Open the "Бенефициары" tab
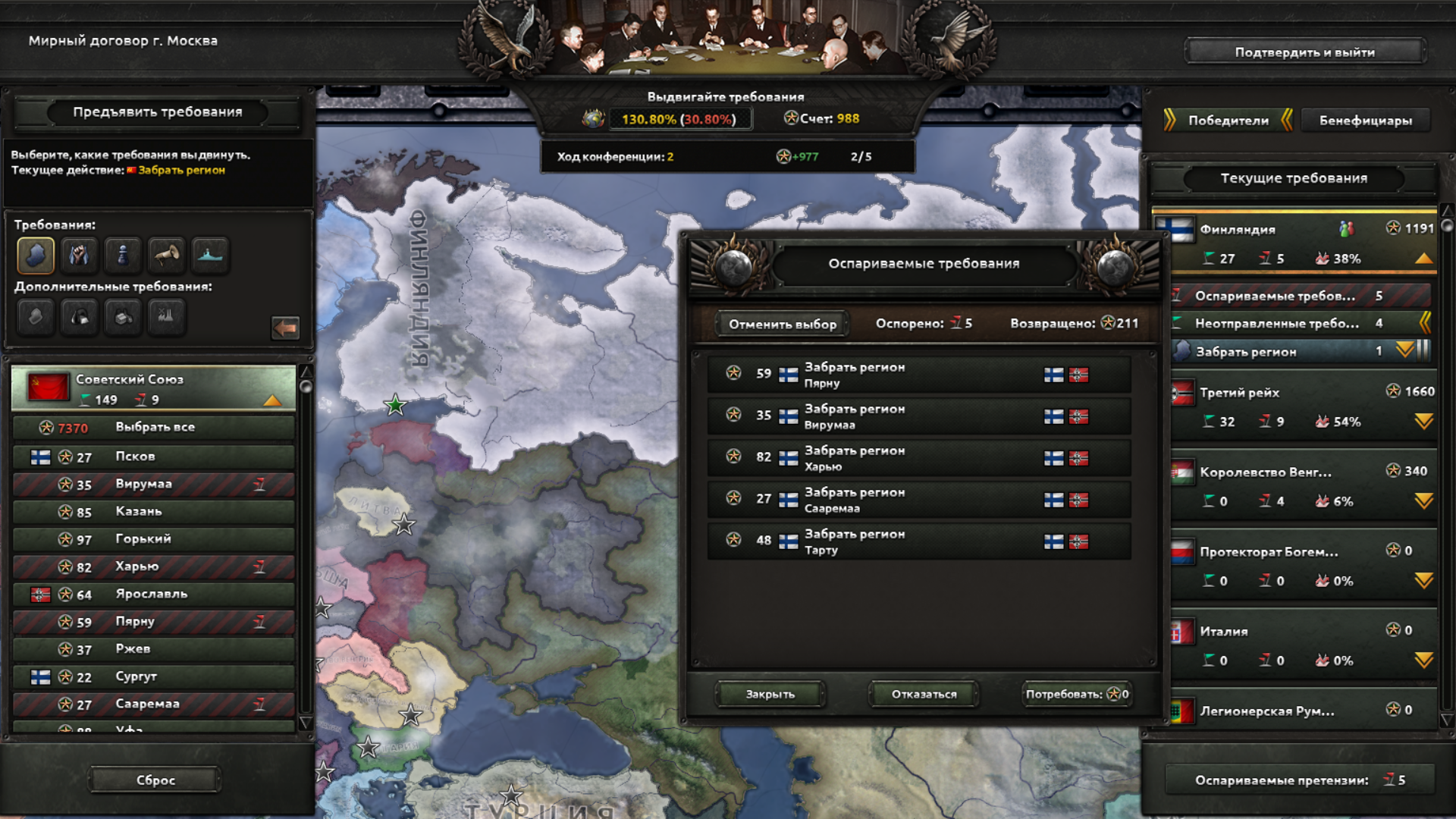 pyautogui.click(x=1365, y=121)
